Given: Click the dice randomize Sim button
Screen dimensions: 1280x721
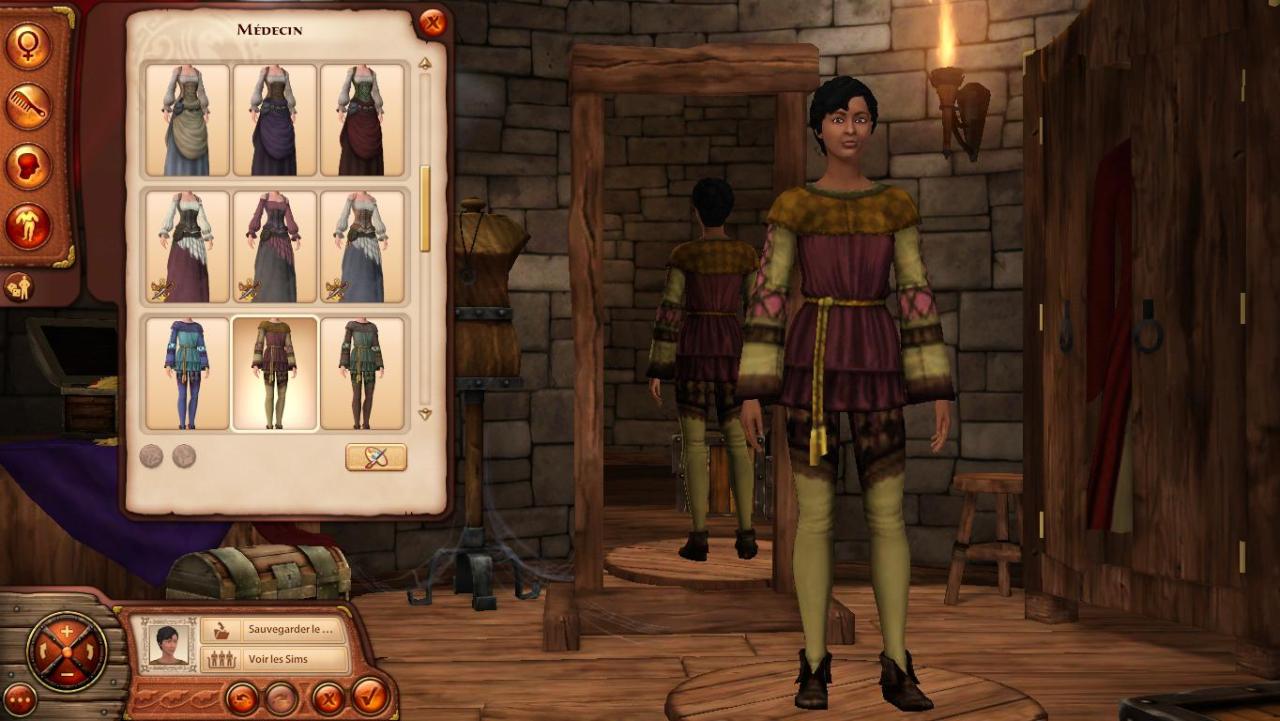Looking at the screenshot, I should click(18, 287).
